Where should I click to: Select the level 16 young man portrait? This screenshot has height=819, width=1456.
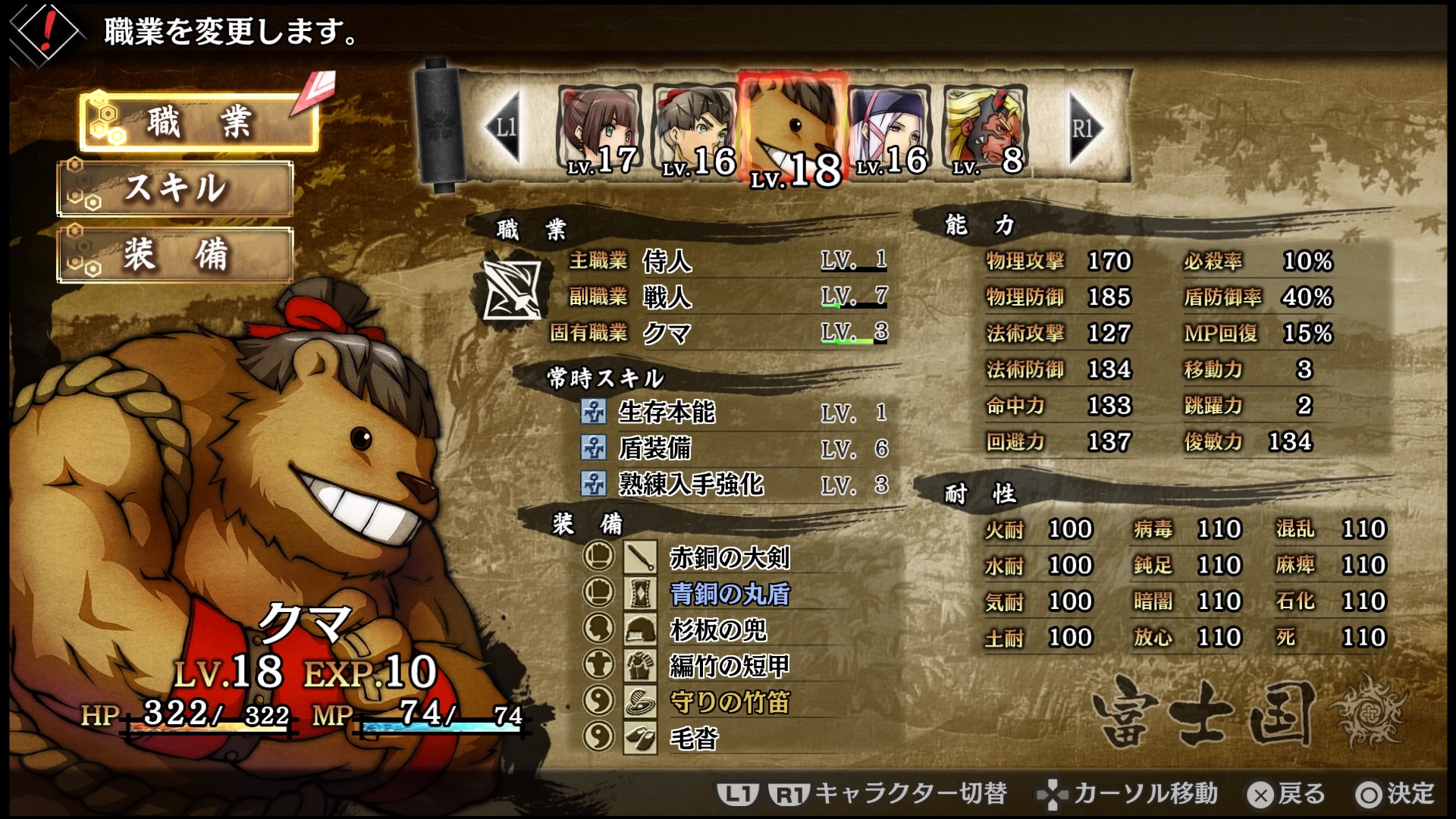click(695, 130)
